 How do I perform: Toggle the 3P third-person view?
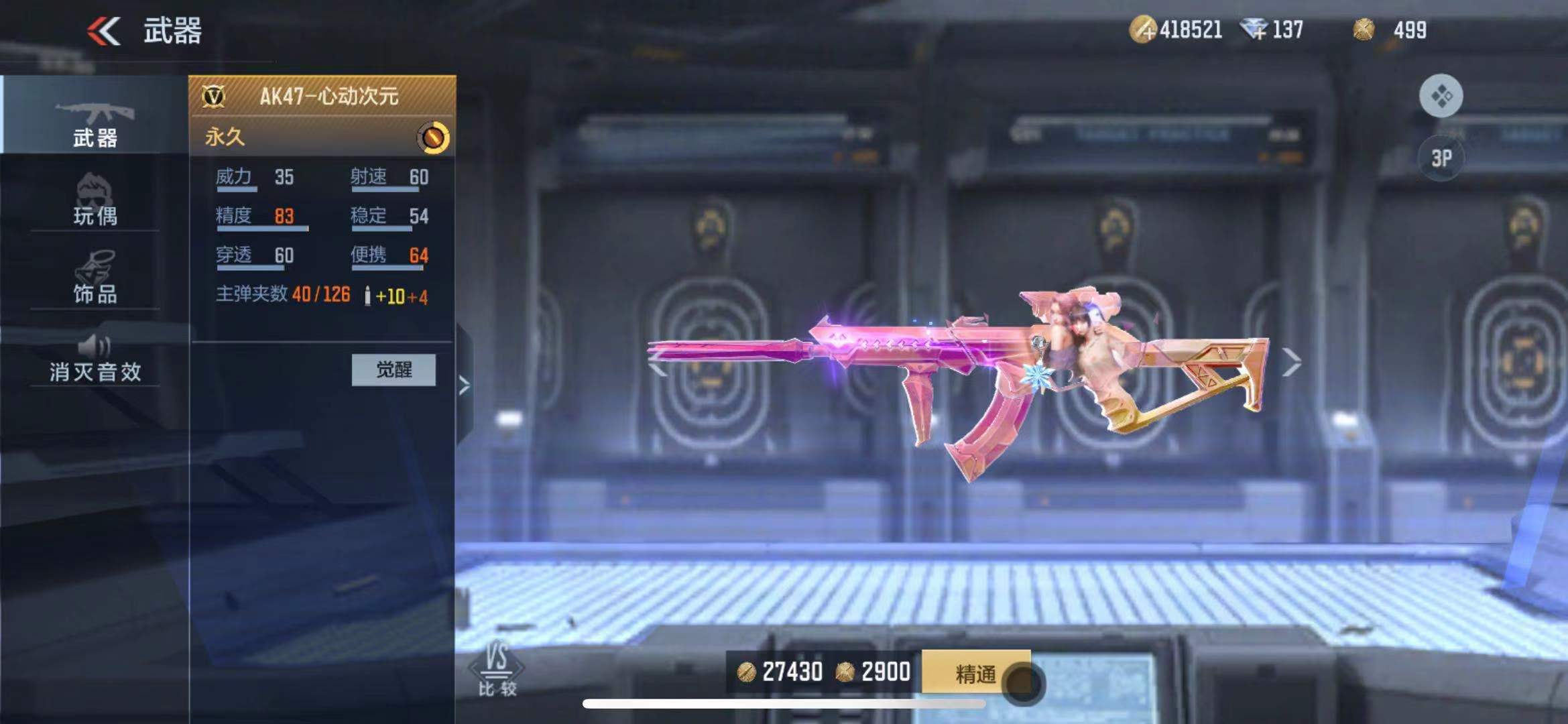tap(1441, 158)
